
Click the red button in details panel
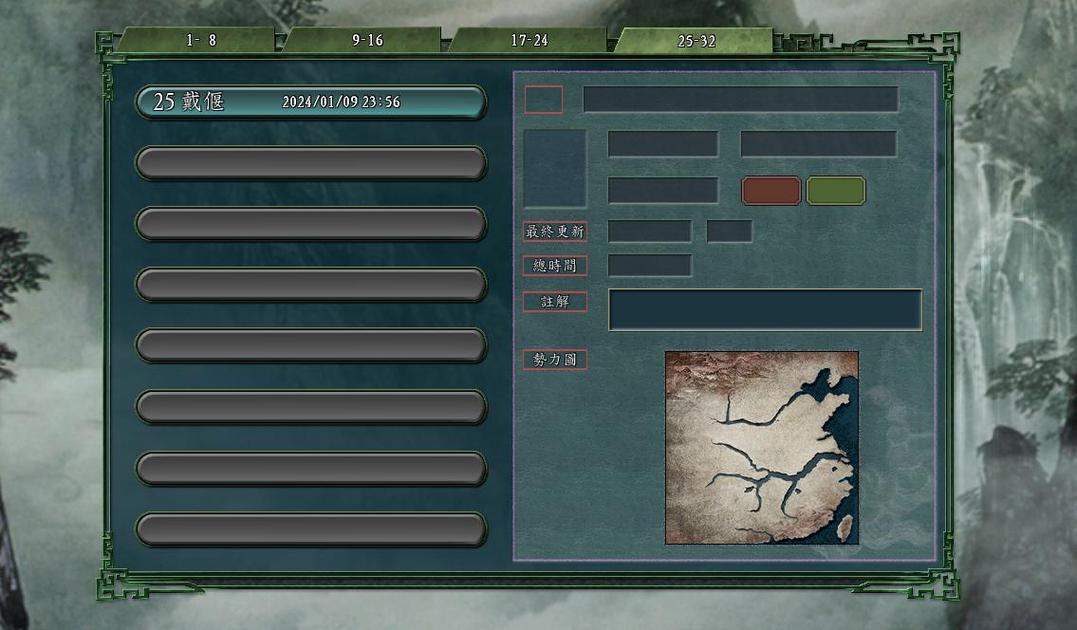coord(771,191)
